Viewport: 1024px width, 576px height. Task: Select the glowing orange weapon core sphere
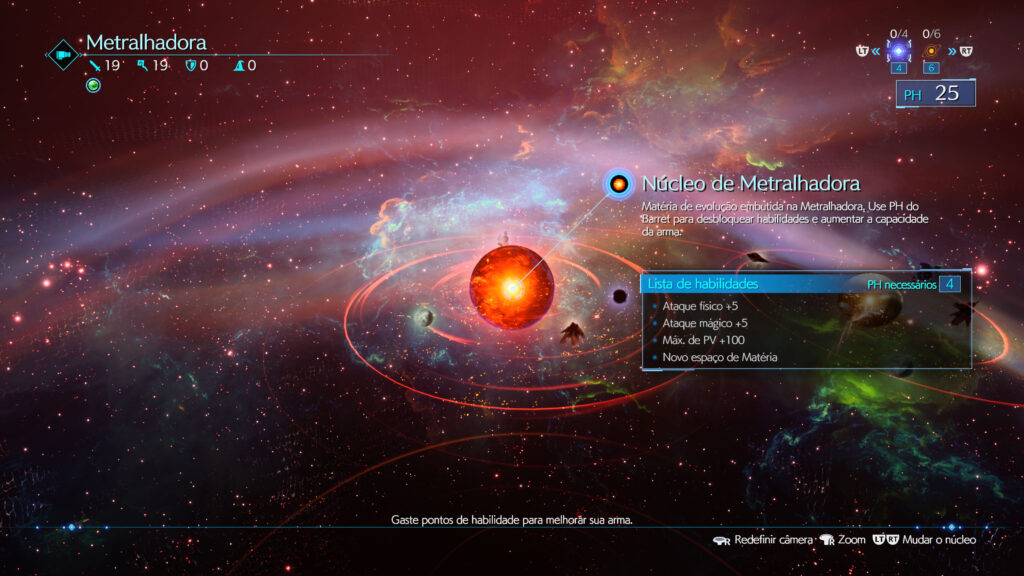(x=512, y=288)
